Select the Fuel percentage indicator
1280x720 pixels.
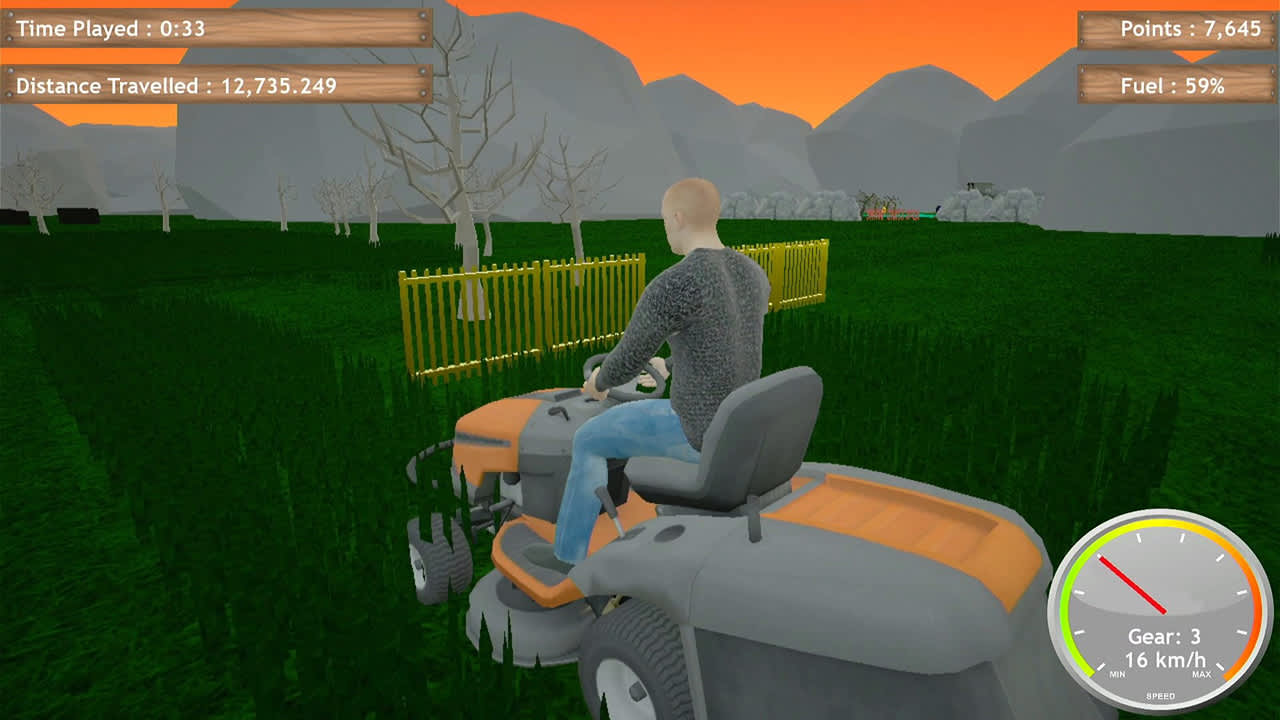(x=1178, y=86)
